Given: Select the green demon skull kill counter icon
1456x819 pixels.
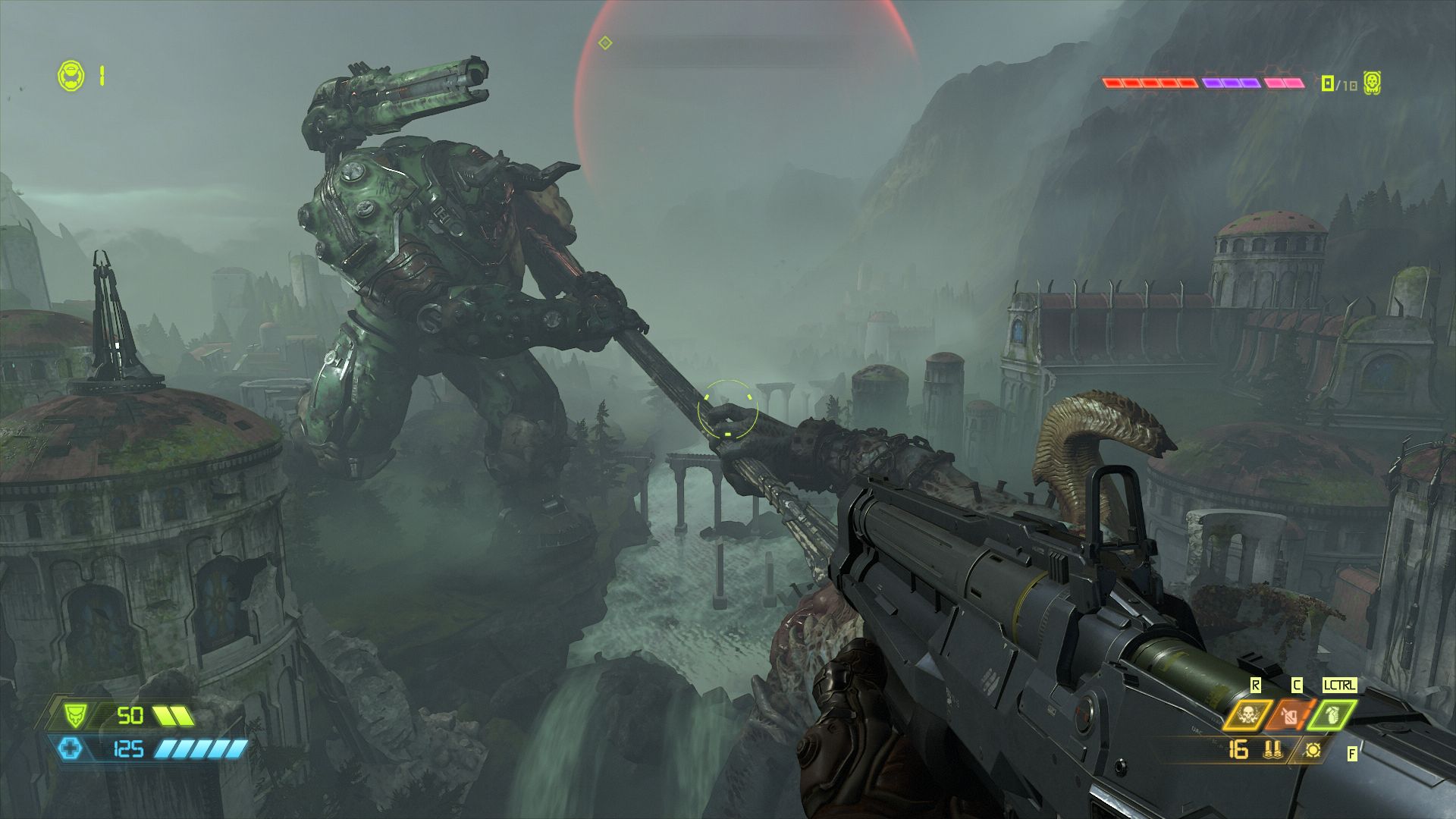Looking at the screenshot, I should [1371, 83].
